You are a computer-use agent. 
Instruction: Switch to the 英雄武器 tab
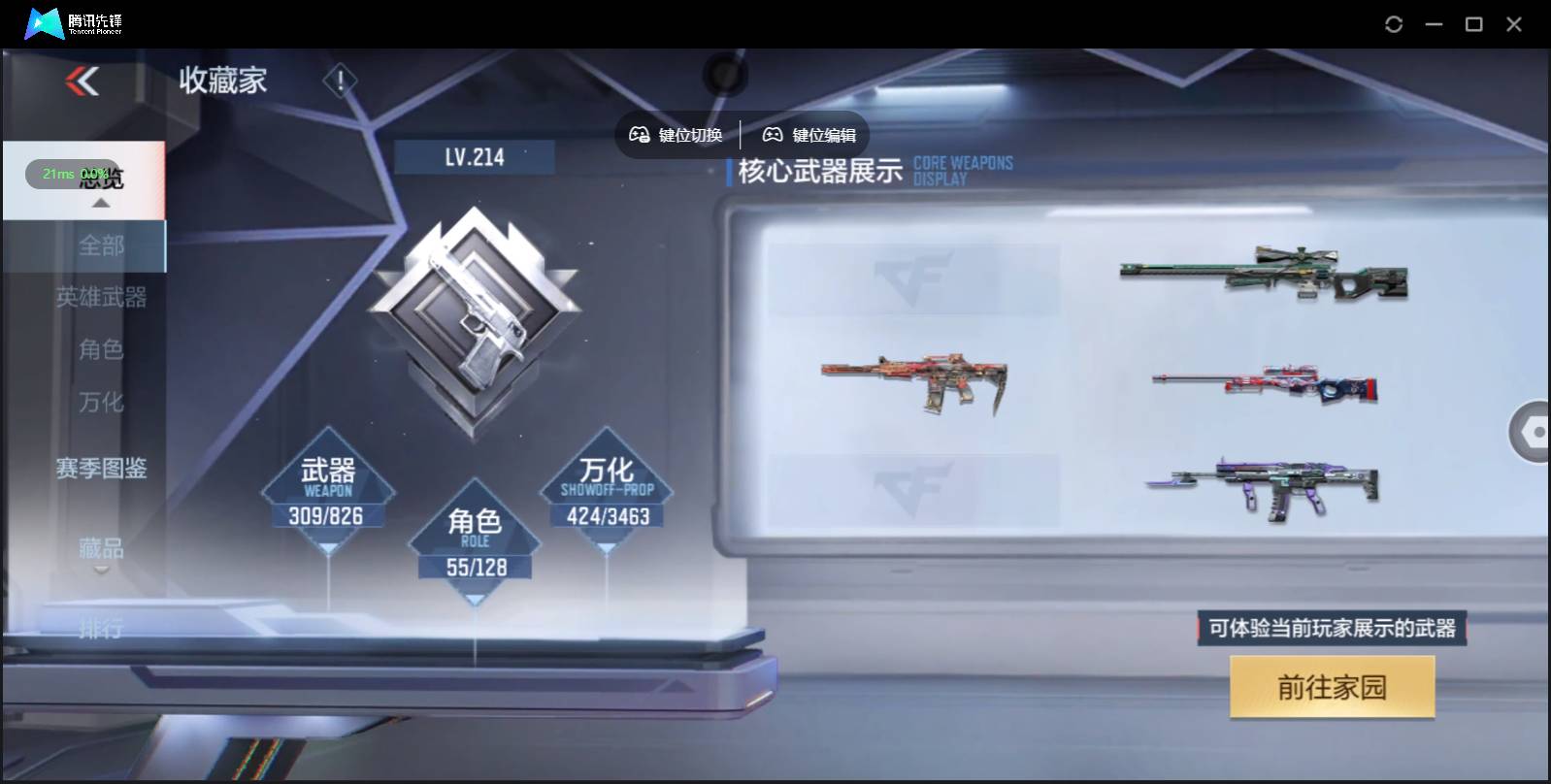click(104, 299)
